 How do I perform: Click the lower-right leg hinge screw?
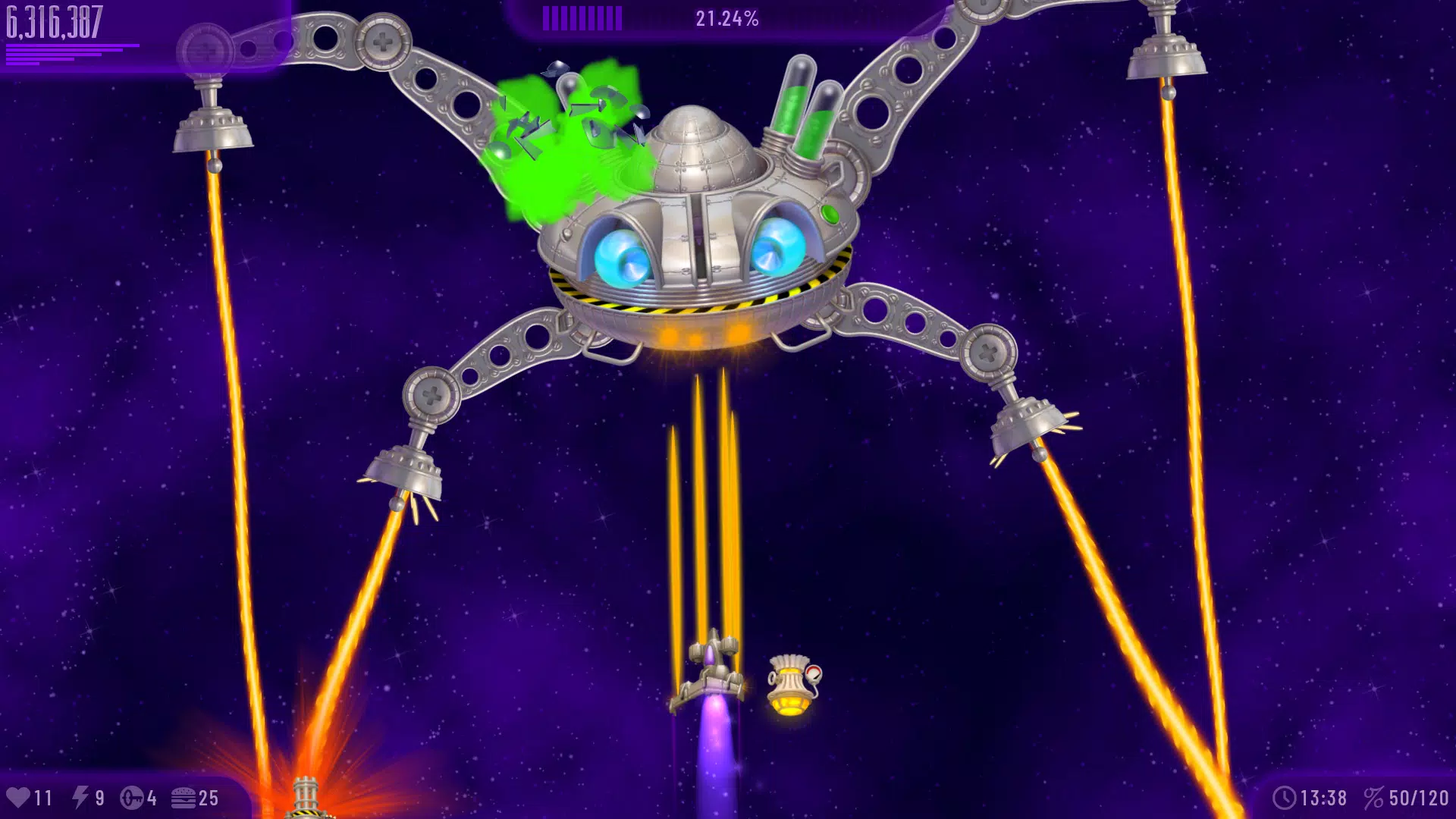[990, 353]
